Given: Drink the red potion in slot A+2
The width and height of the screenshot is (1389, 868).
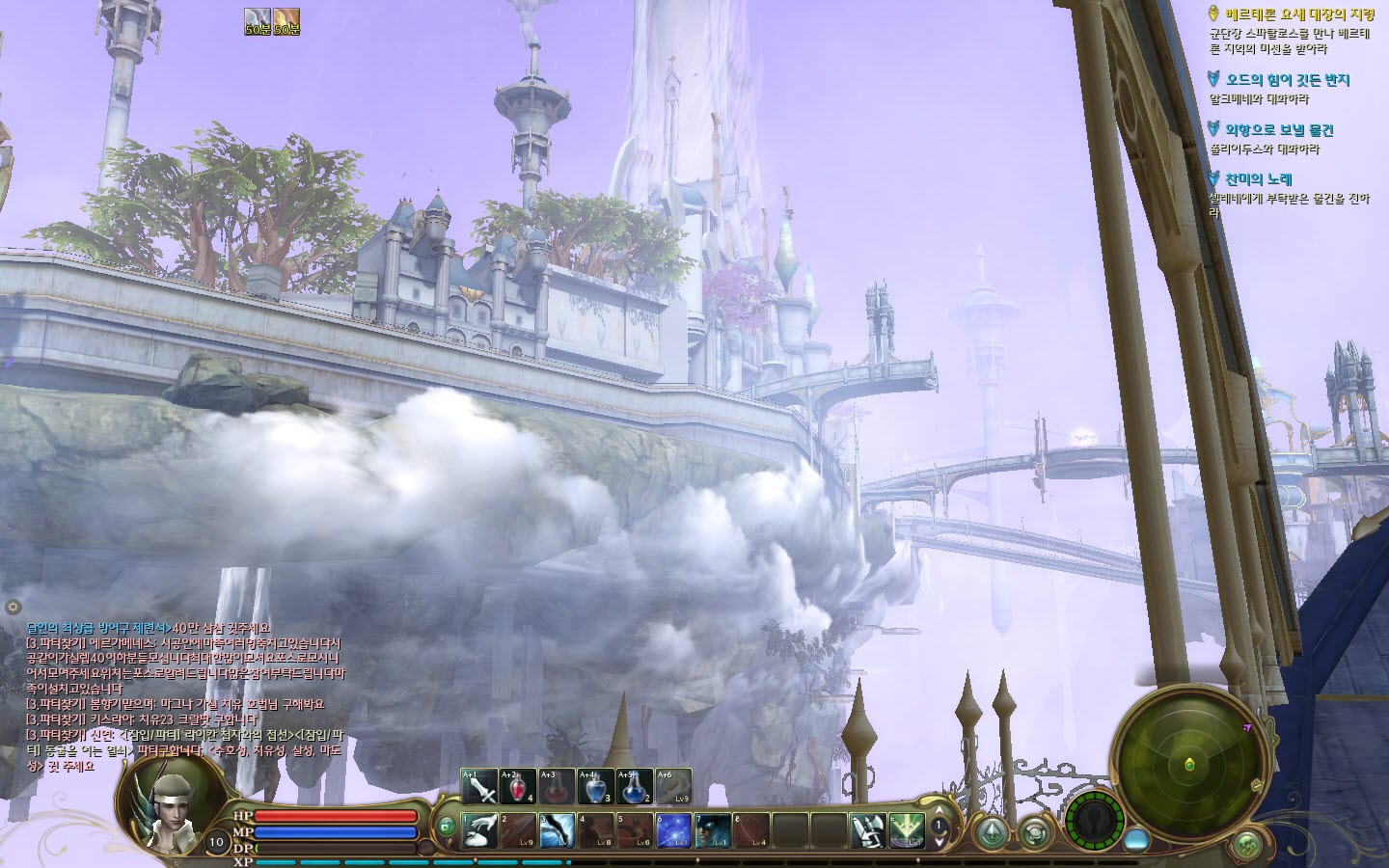Looking at the screenshot, I should click(x=518, y=787).
